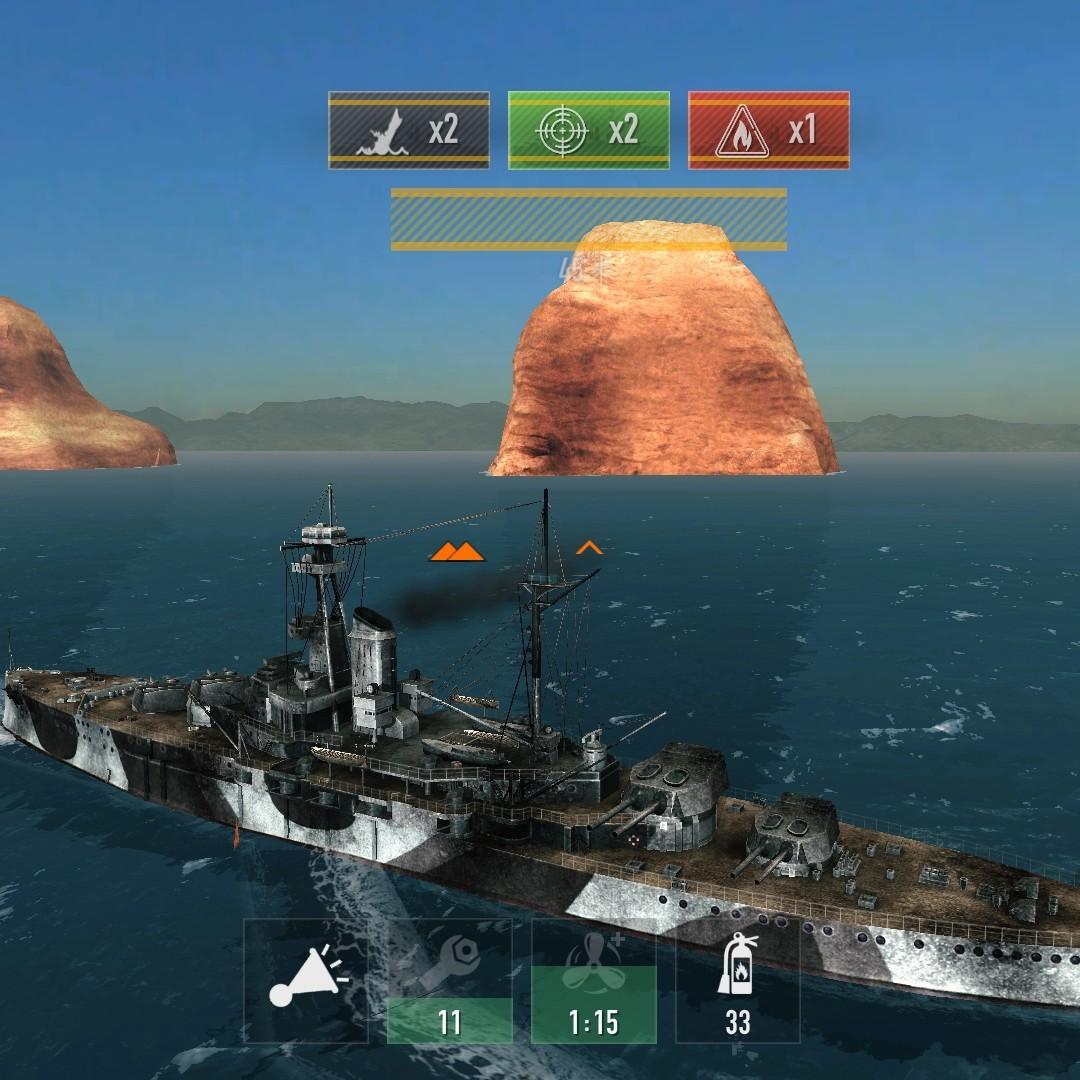Sound the horn signal ability

click(x=306, y=981)
